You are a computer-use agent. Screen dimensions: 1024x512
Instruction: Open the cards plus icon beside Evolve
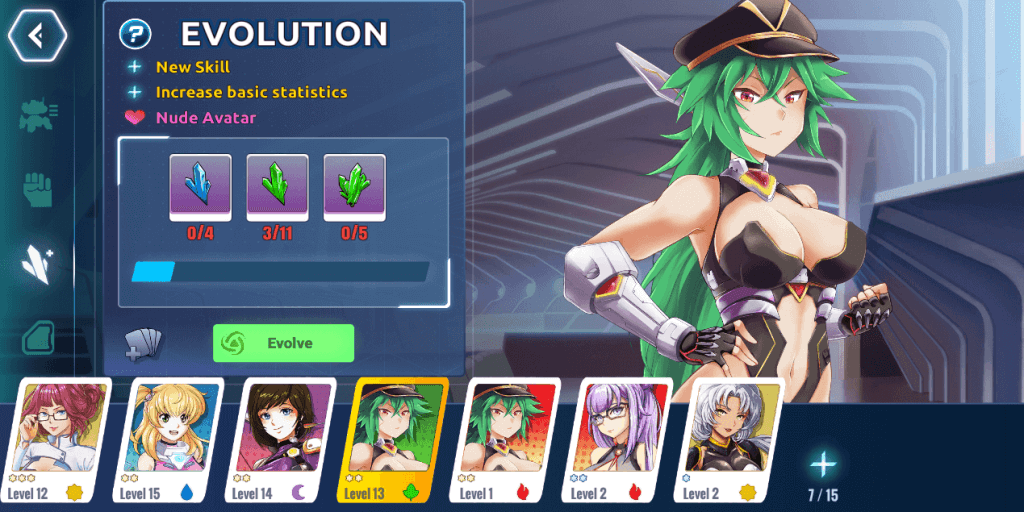pyautogui.click(x=141, y=344)
